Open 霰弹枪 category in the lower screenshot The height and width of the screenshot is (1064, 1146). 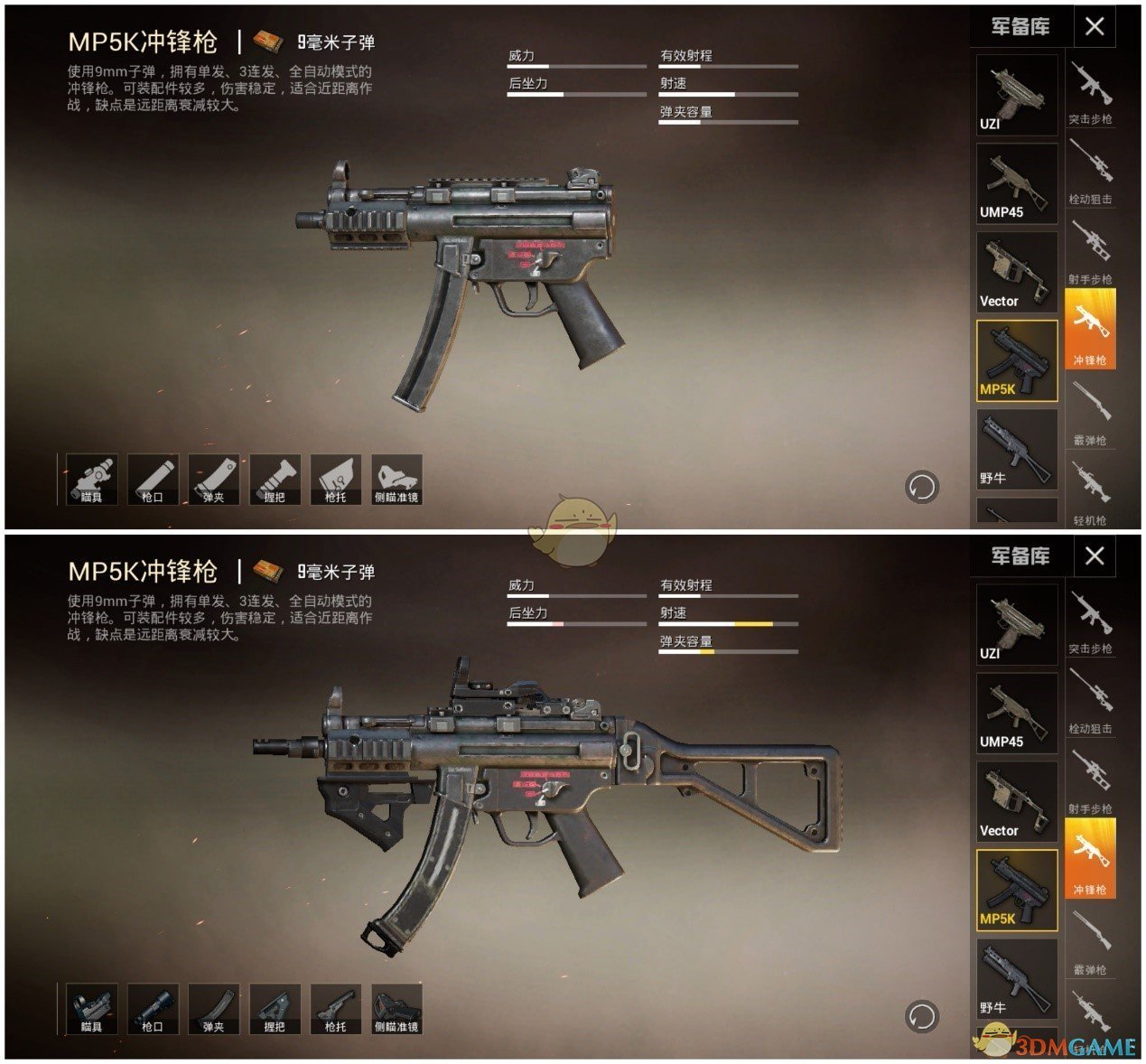[1090, 942]
